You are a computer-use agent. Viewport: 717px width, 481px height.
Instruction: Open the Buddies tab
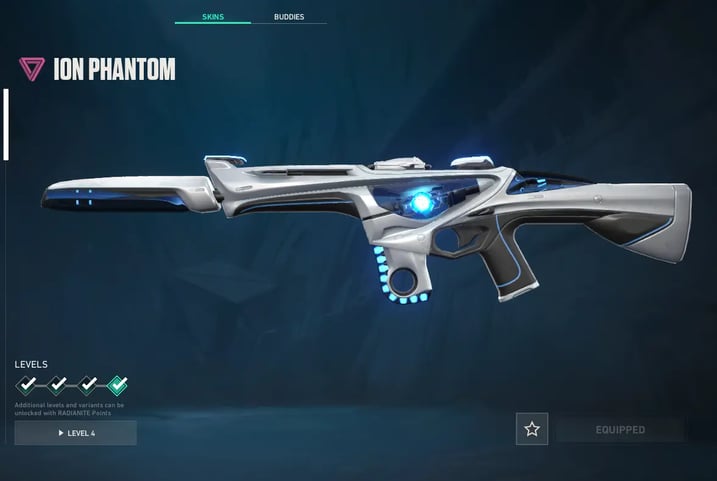[x=289, y=17]
